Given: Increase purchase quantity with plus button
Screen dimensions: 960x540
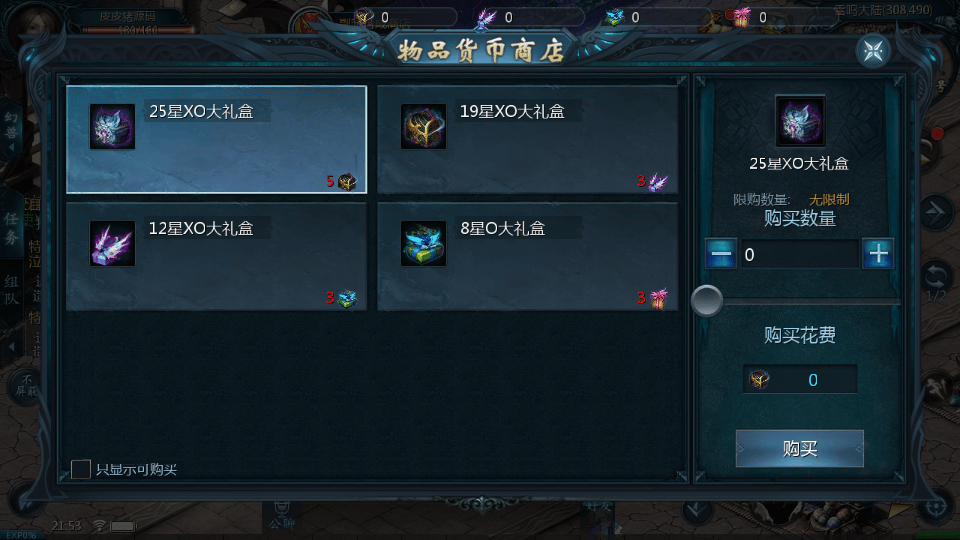Looking at the screenshot, I should pyautogui.click(x=878, y=254).
